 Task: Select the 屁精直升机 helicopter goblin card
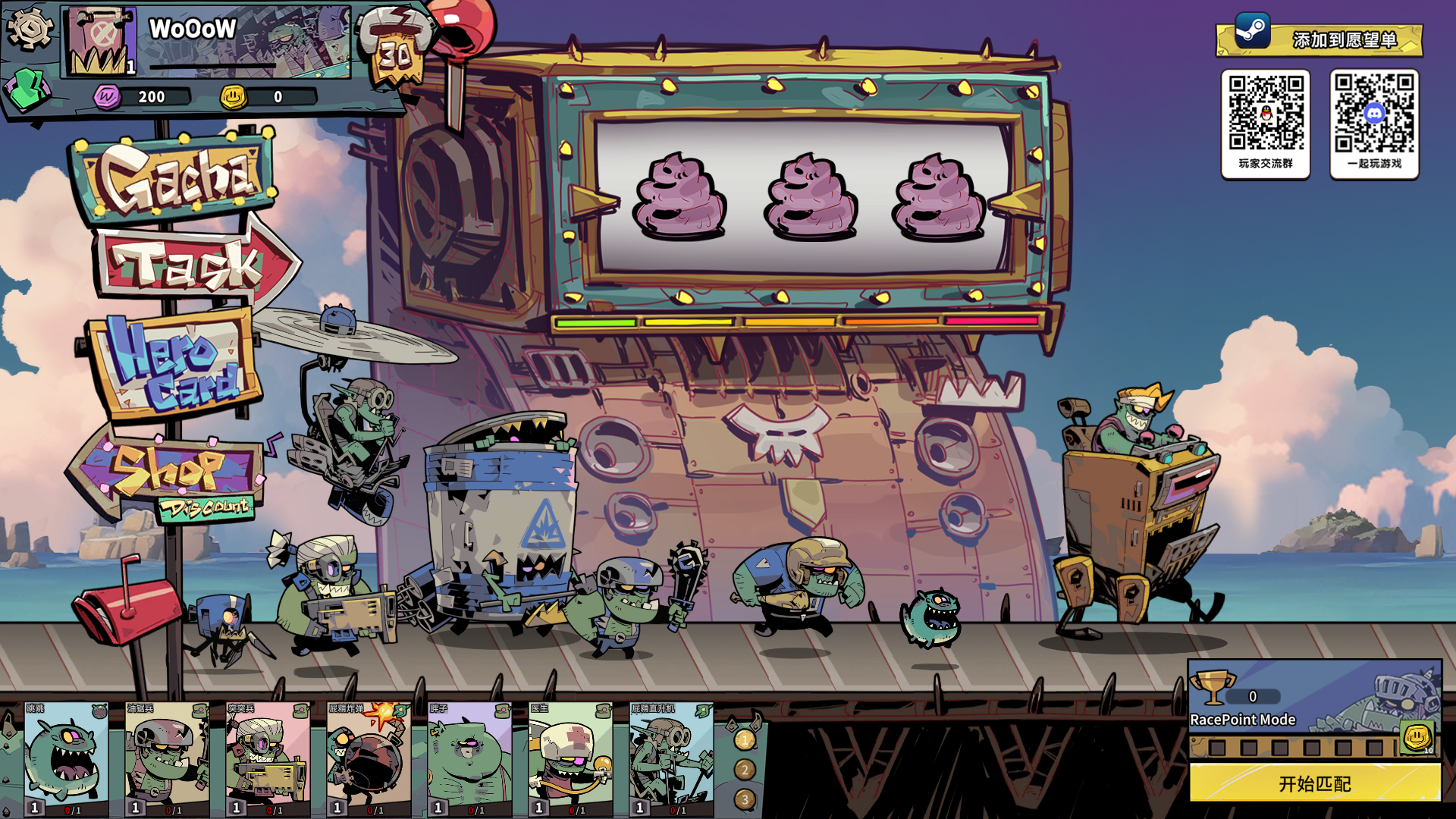pos(671,759)
